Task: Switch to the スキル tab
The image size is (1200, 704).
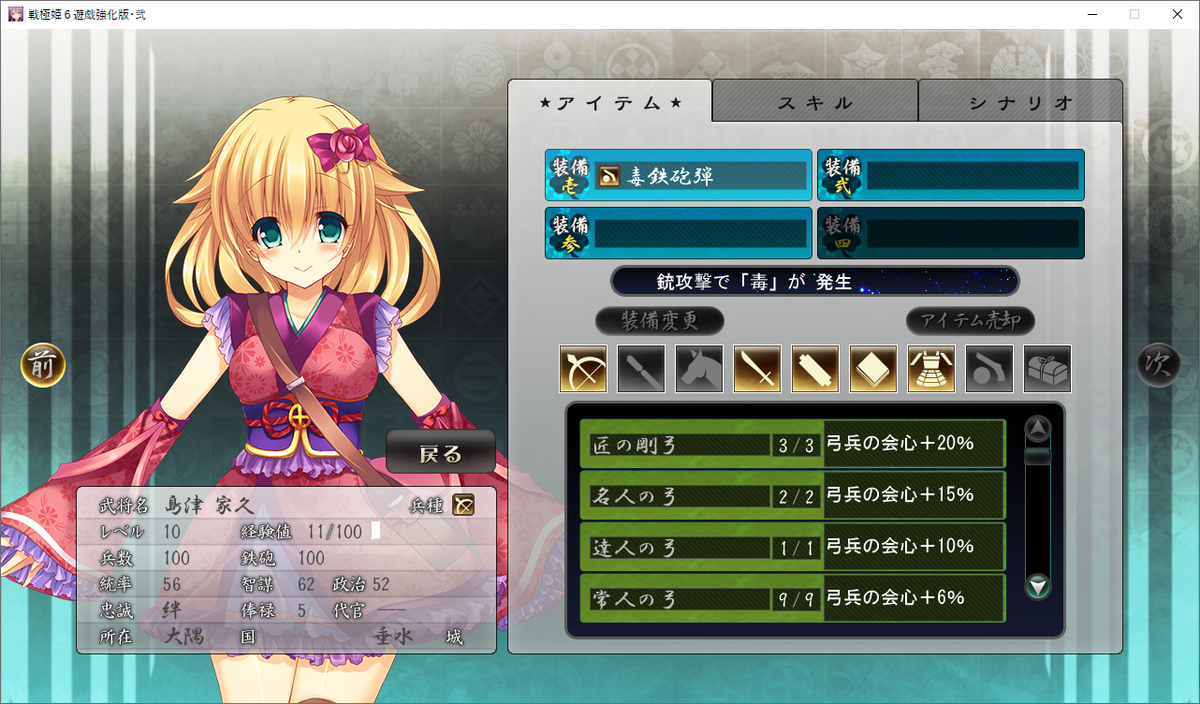Action: [x=815, y=102]
